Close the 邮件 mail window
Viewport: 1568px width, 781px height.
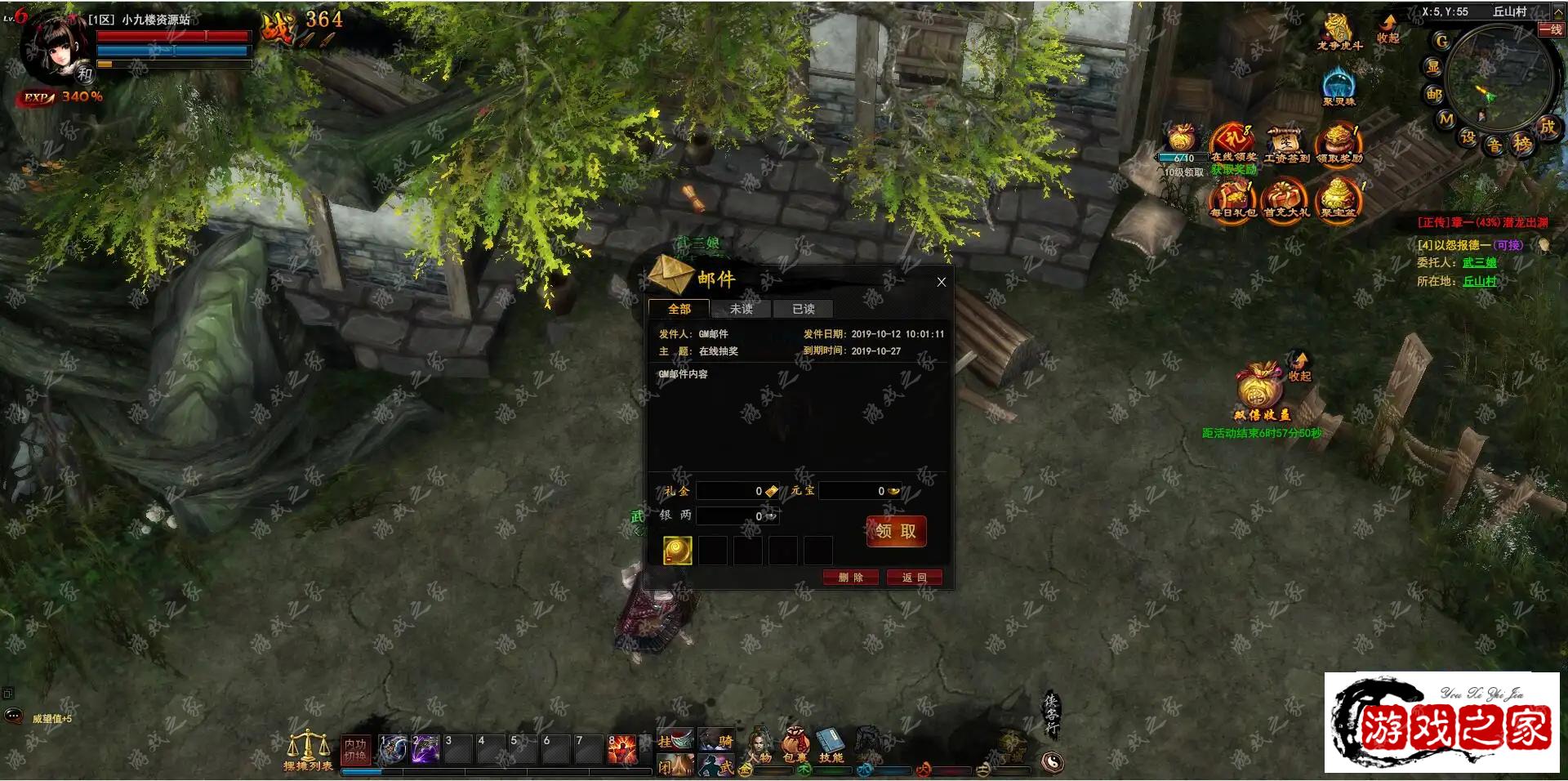pyautogui.click(x=942, y=282)
